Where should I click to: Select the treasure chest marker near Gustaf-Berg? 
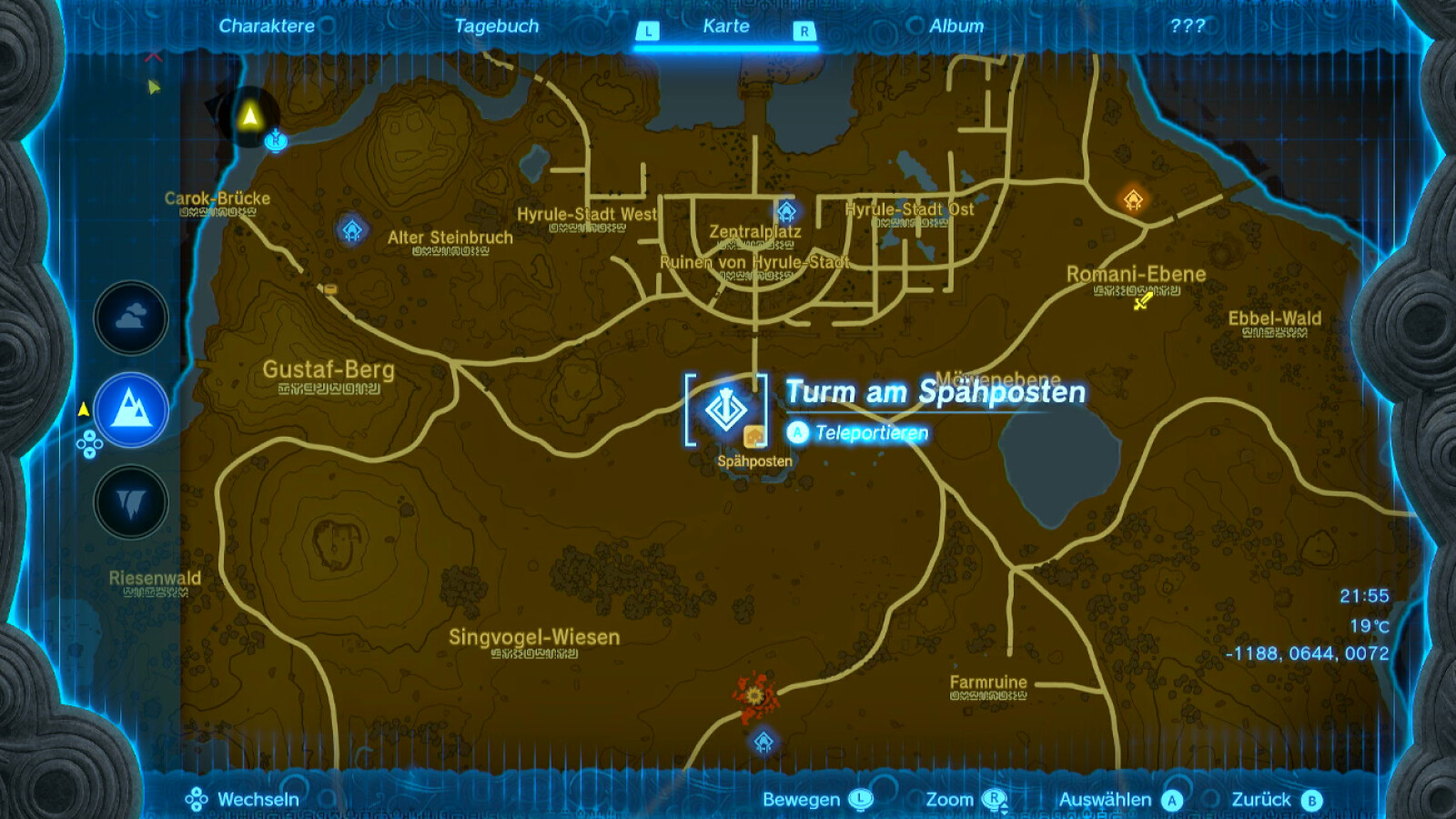[x=330, y=289]
